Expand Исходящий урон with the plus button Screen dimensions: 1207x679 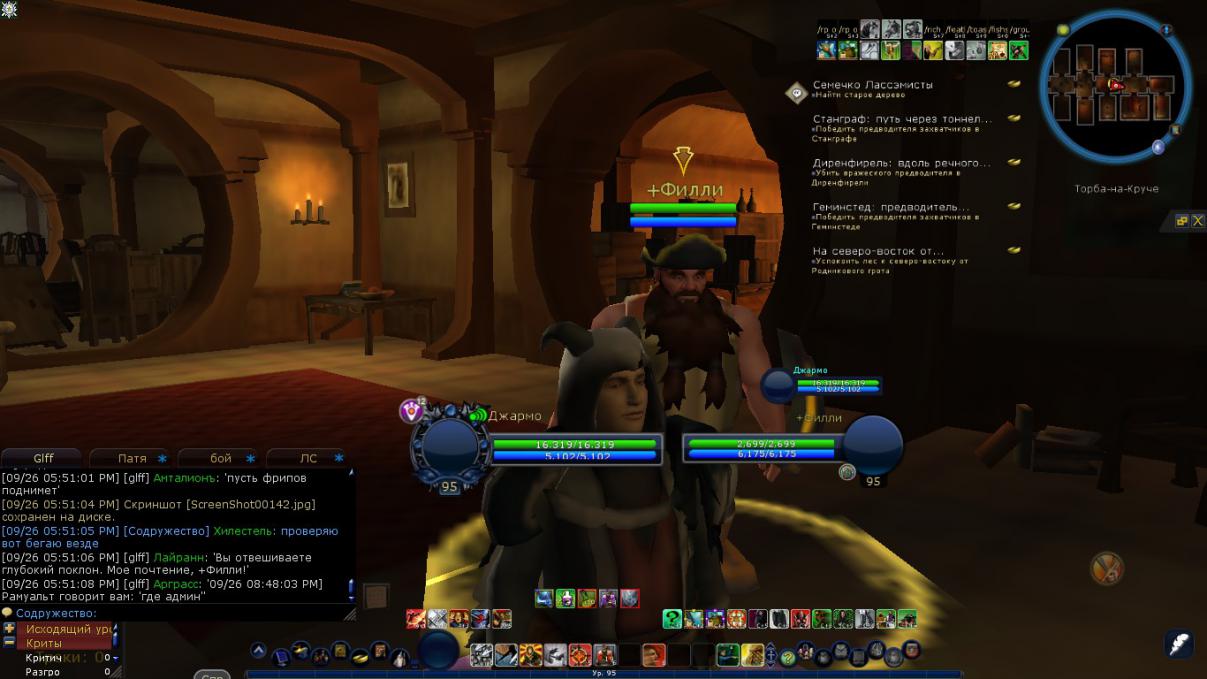[x=10, y=629]
